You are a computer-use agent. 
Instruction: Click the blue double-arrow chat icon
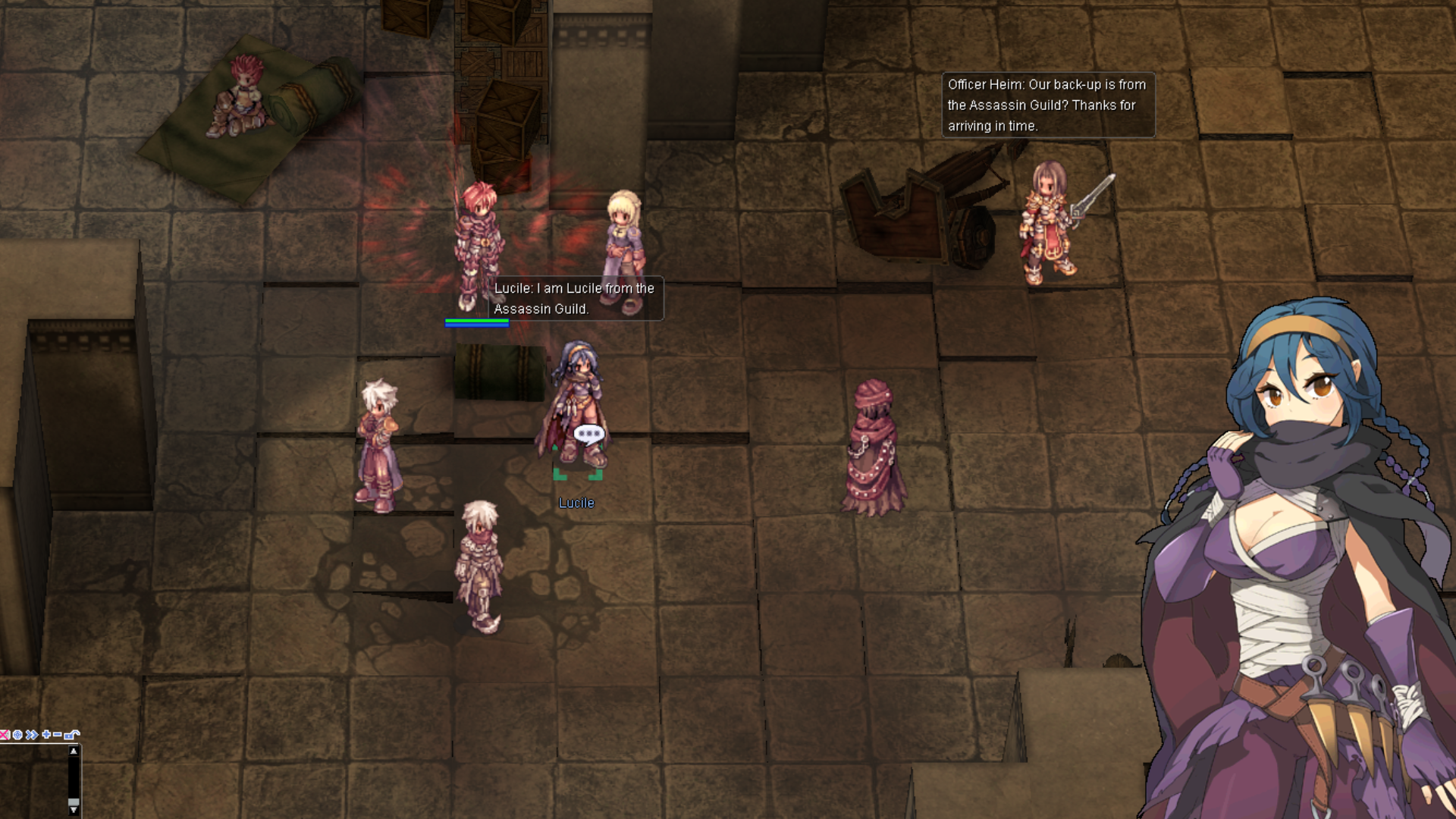[x=31, y=734]
